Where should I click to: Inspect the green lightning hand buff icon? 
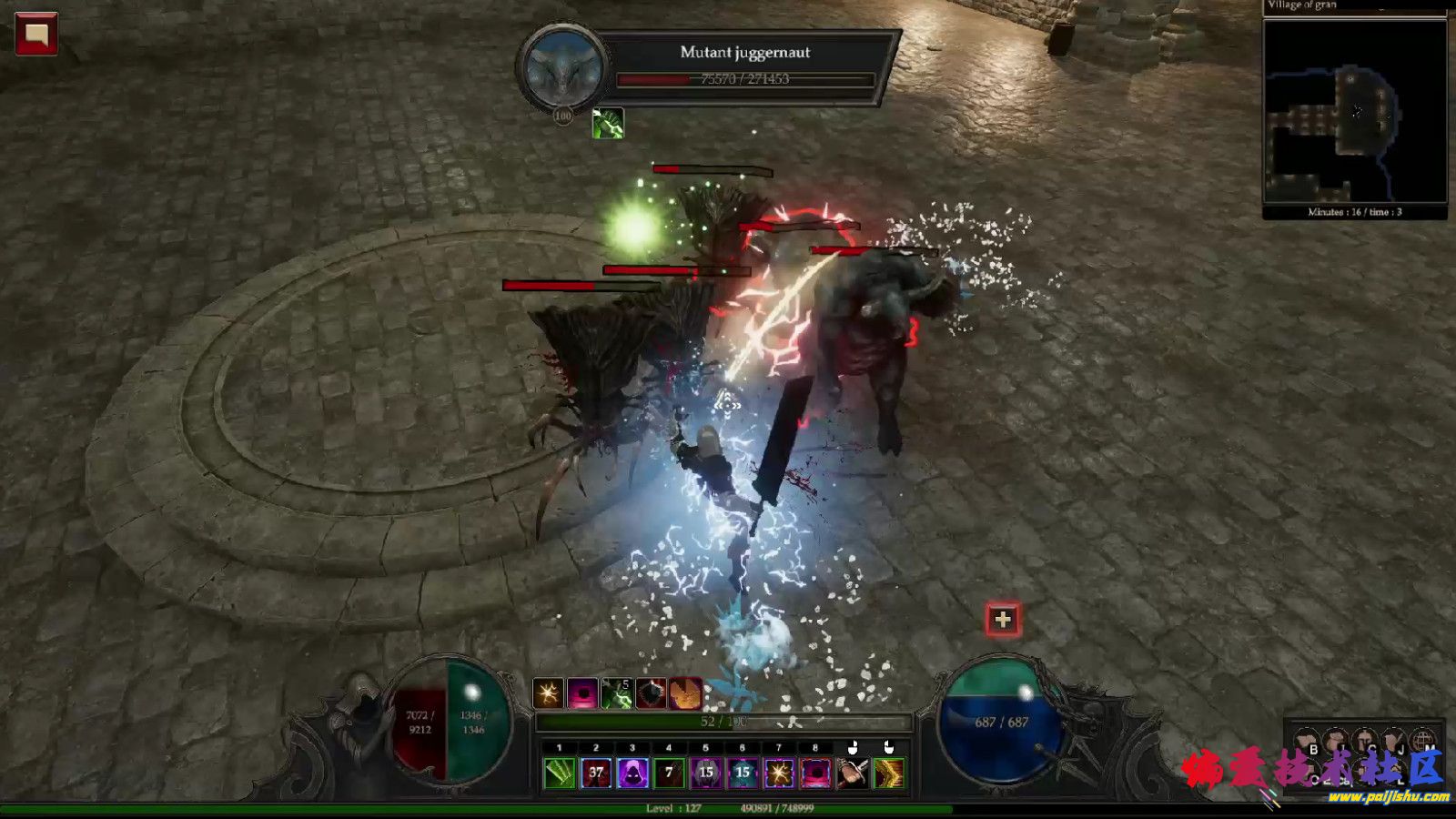pos(617,694)
